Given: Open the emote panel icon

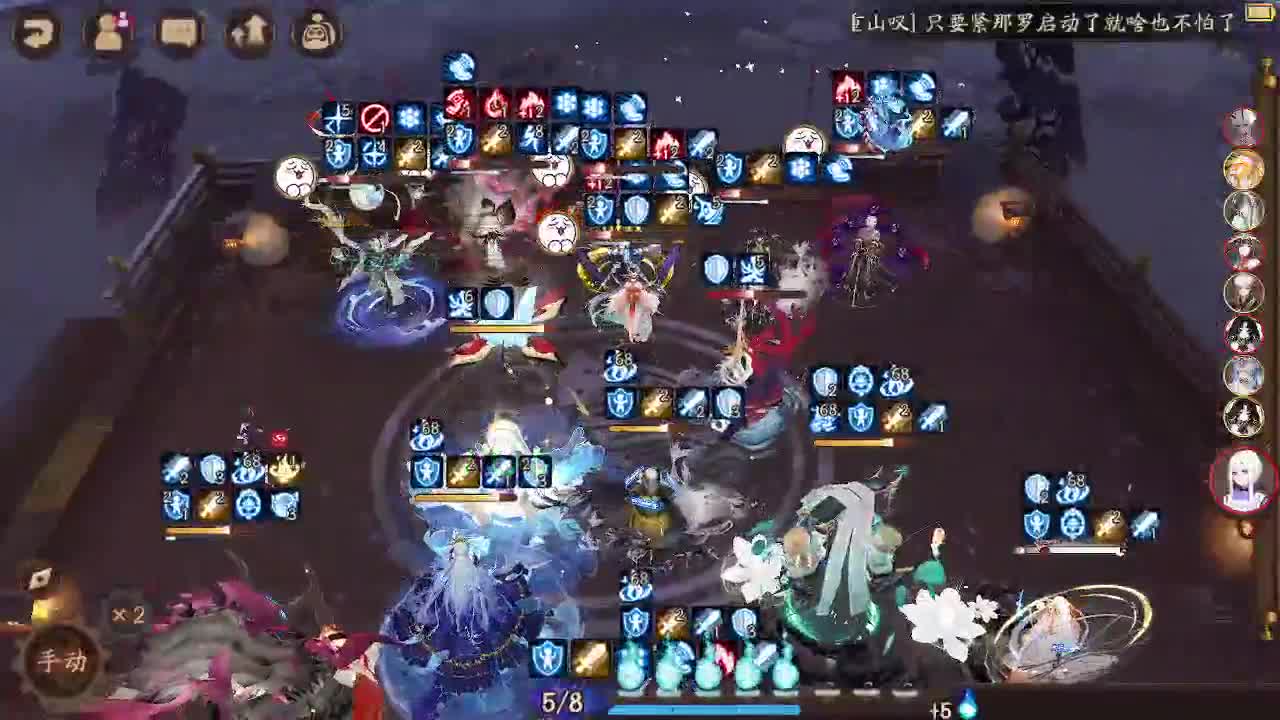Looking at the screenshot, I should [317, 33].
